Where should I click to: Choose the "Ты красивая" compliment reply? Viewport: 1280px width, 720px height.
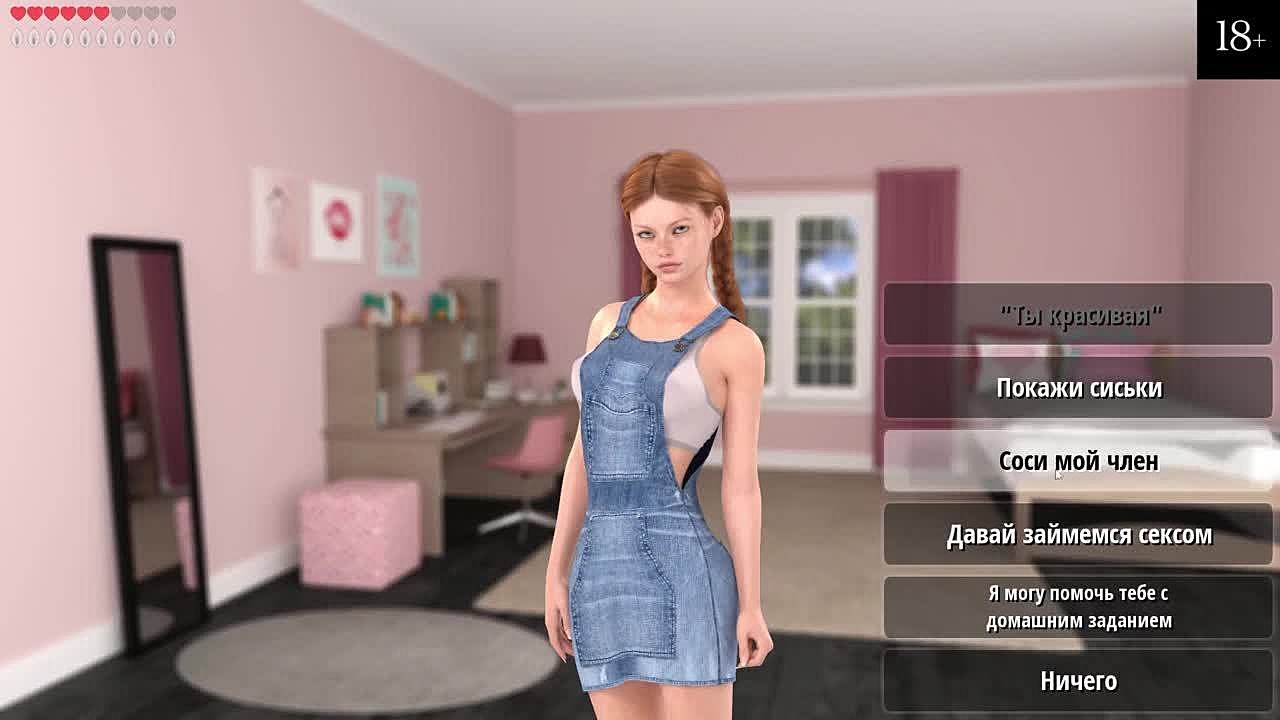pyautogui.click(x=1078, y=315)
